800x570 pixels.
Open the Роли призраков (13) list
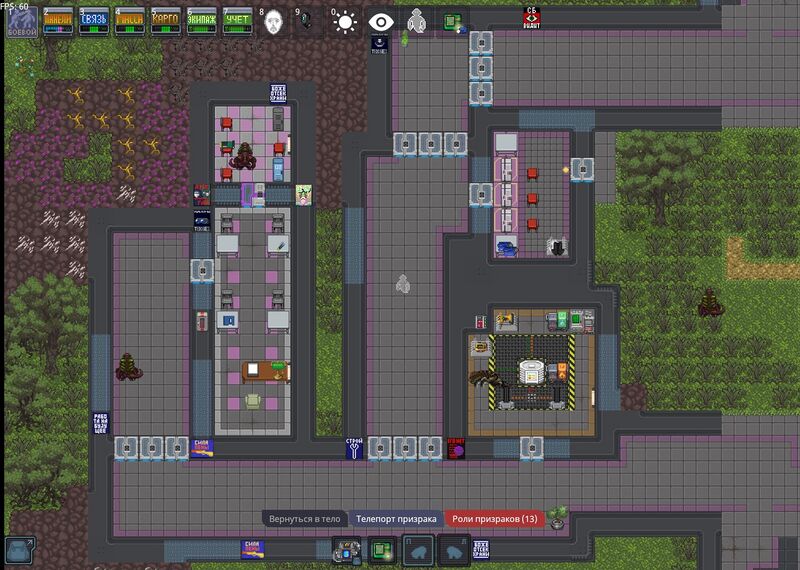click(x=495, y=519)
